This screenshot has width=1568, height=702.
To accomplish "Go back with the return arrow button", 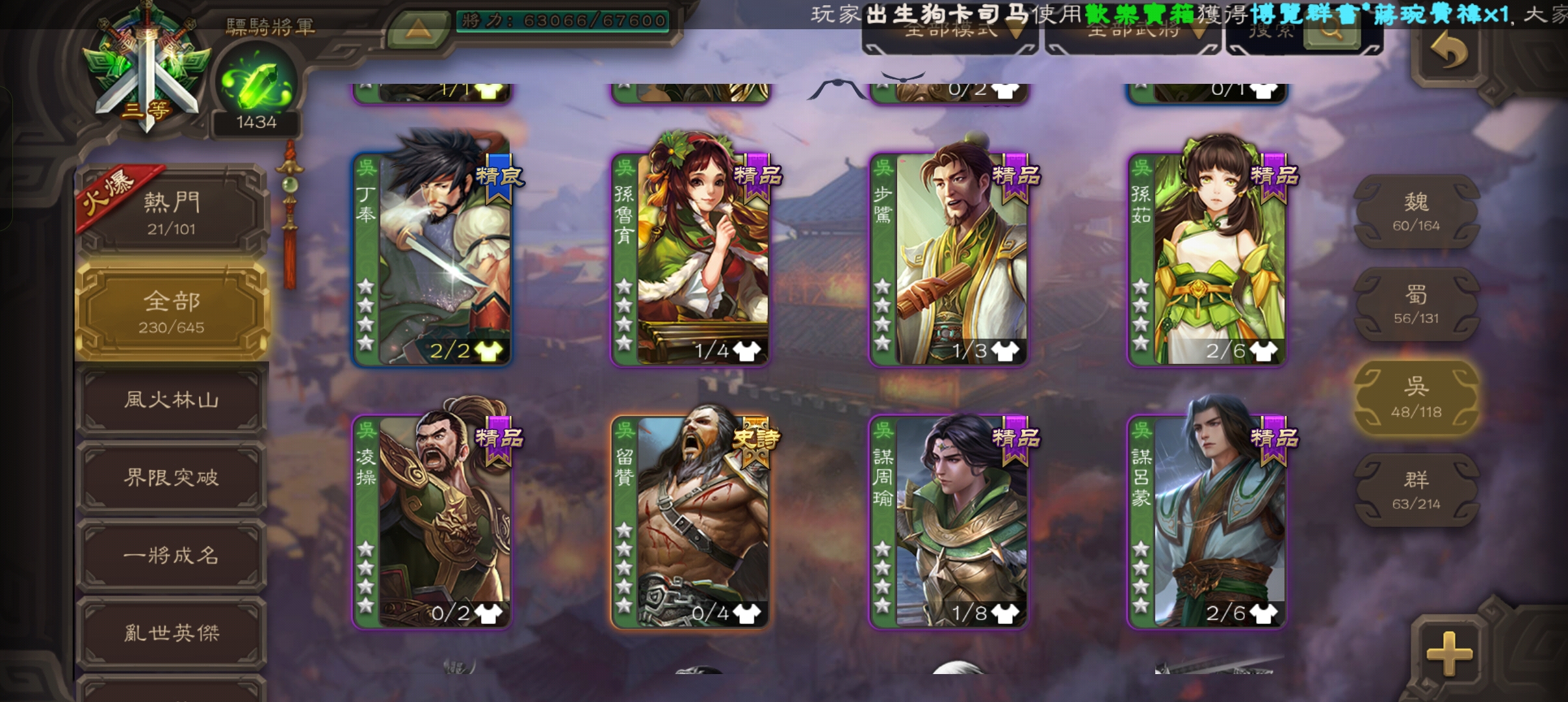I will [x=1448, y=52].
